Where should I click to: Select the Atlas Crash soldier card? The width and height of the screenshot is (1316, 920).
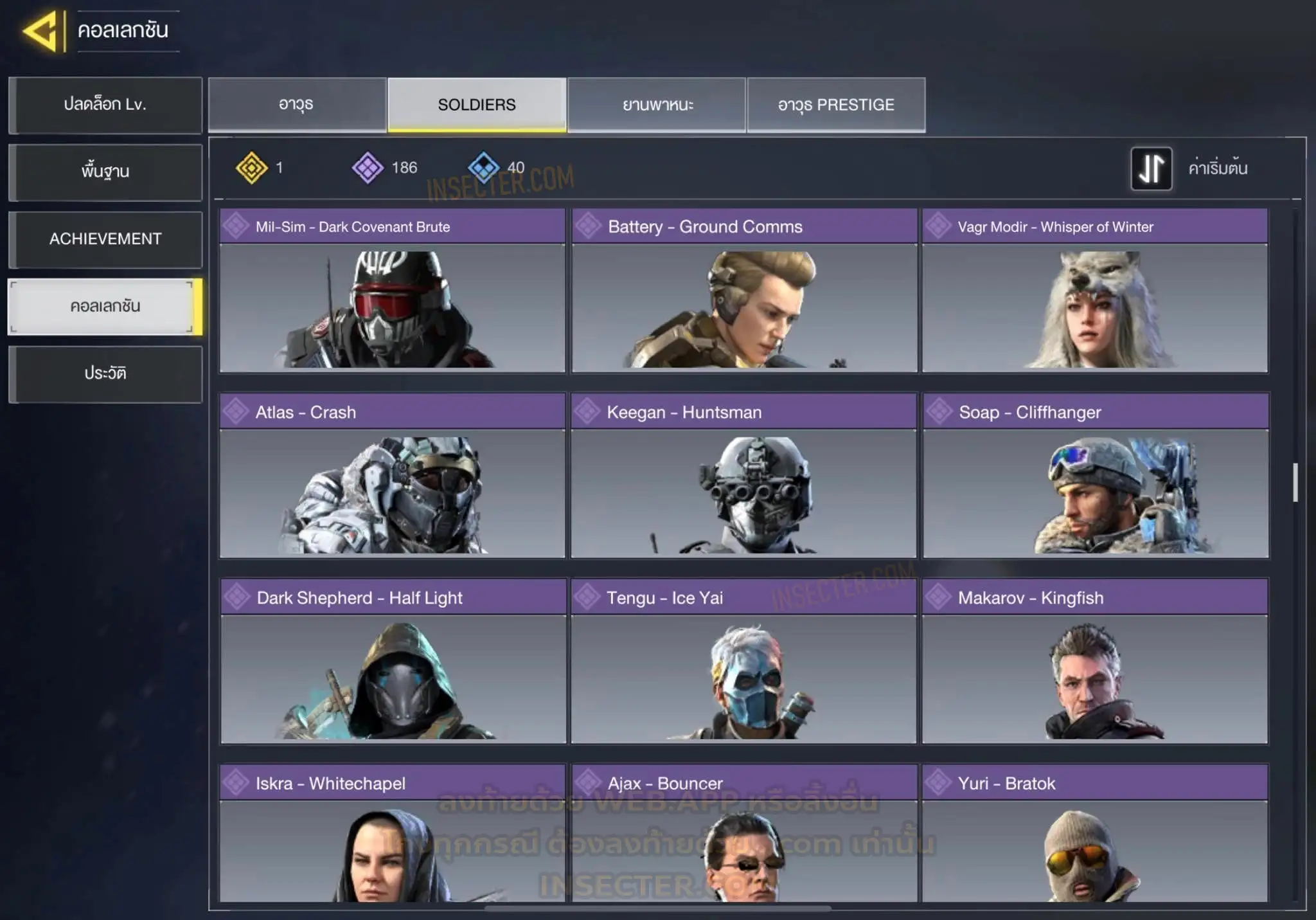(392, 476)
